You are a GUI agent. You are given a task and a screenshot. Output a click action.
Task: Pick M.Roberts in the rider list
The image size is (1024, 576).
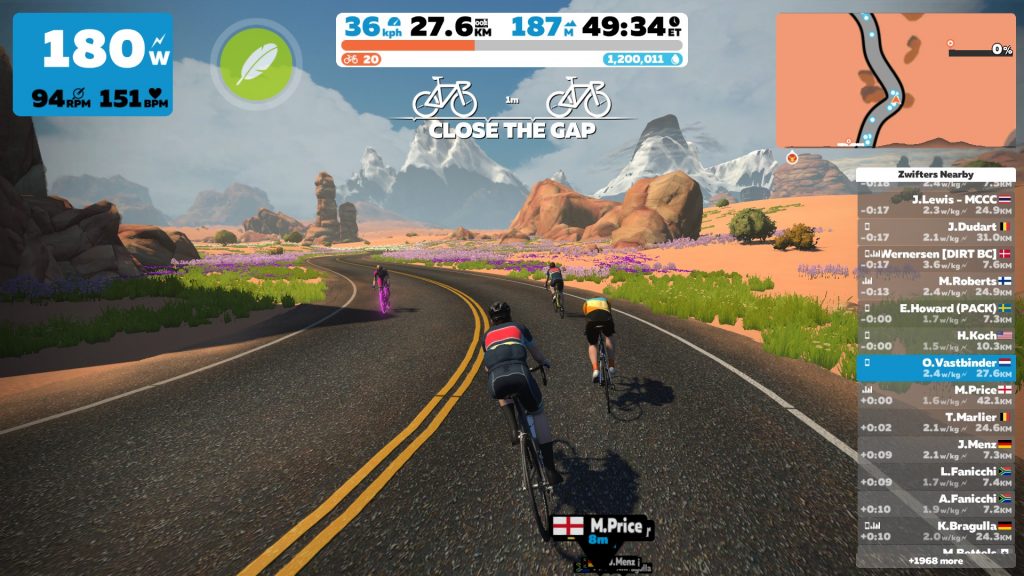pos(936,286)
